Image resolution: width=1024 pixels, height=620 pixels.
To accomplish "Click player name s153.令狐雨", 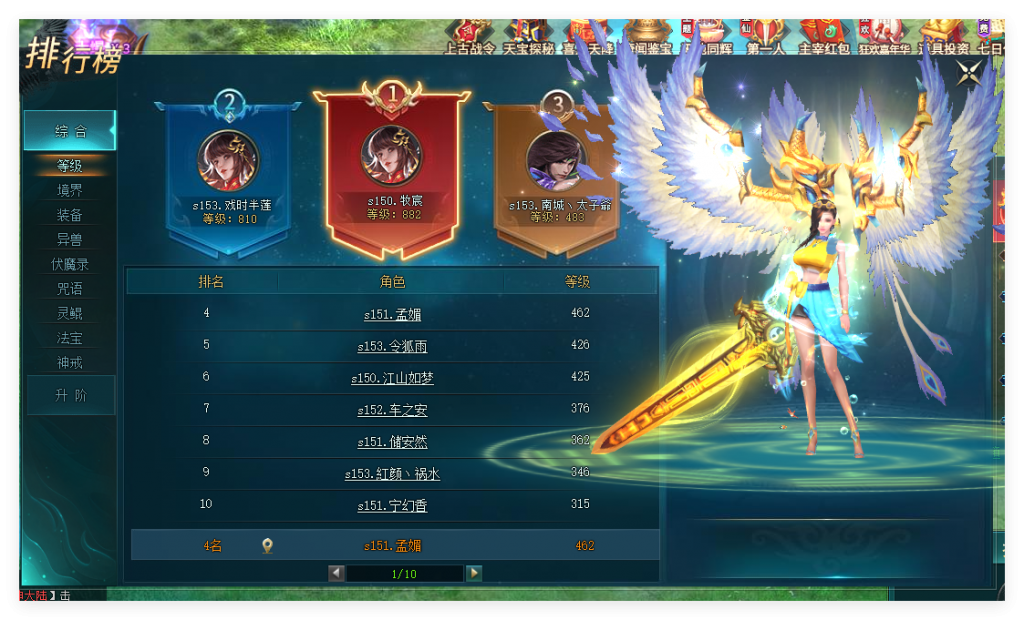I will point(392,347).
